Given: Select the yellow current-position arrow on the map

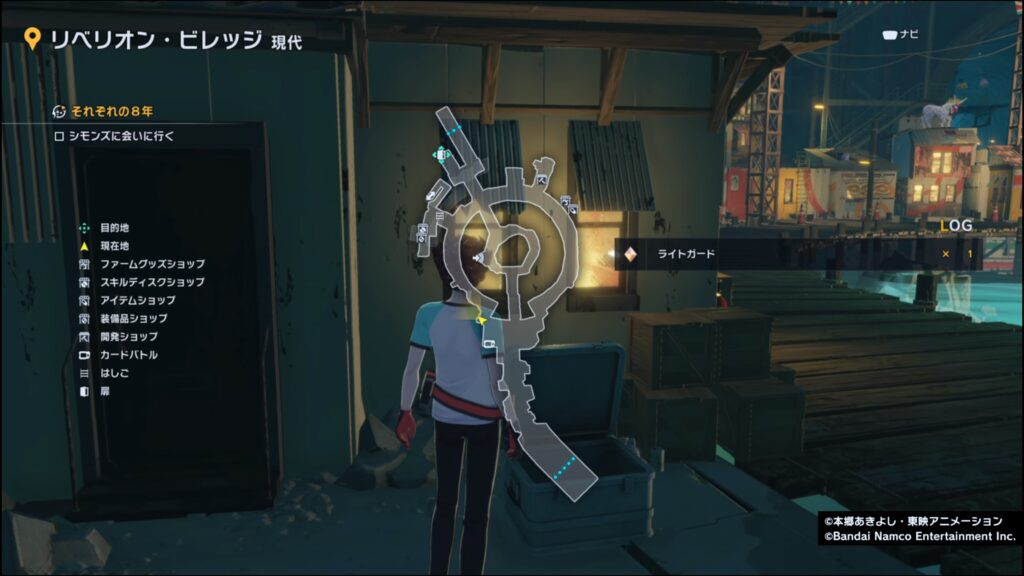Looking at the screenshot, I should (482, 320).
